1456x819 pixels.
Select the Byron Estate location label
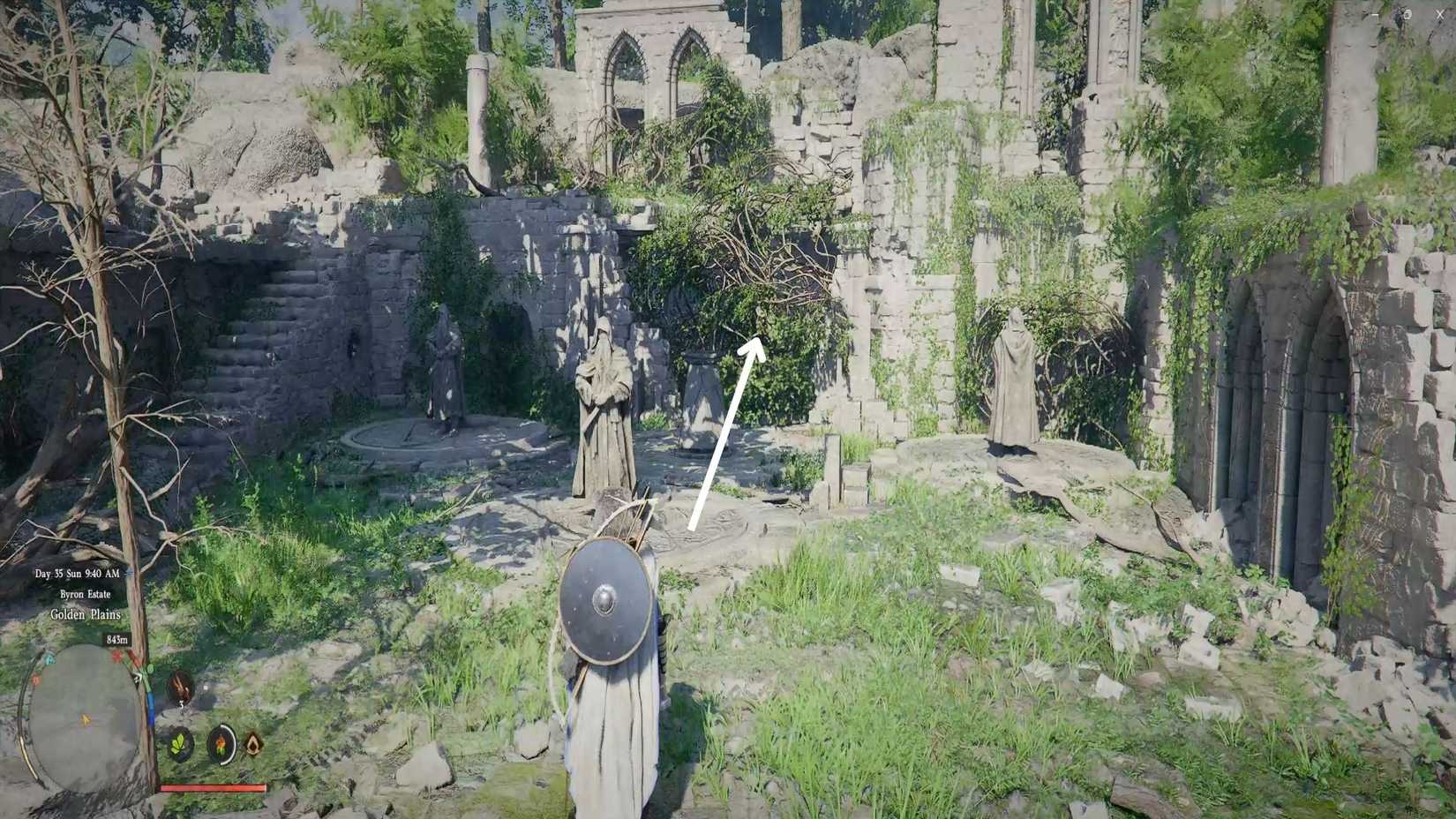coord(85,594)
